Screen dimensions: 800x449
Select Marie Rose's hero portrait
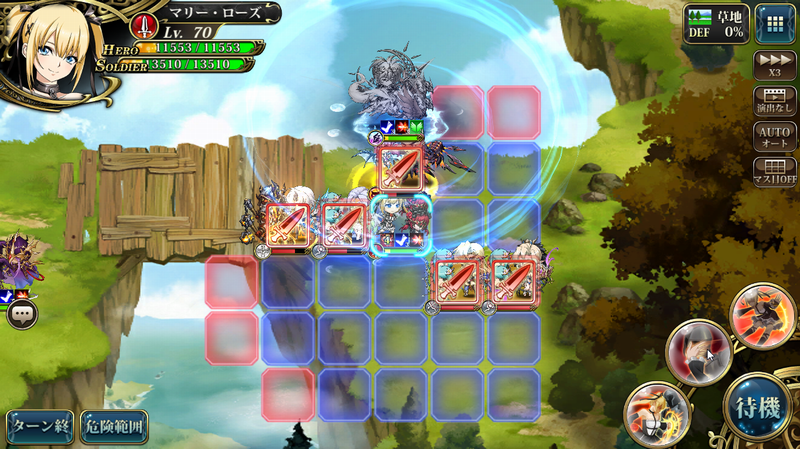pos(50,48)
